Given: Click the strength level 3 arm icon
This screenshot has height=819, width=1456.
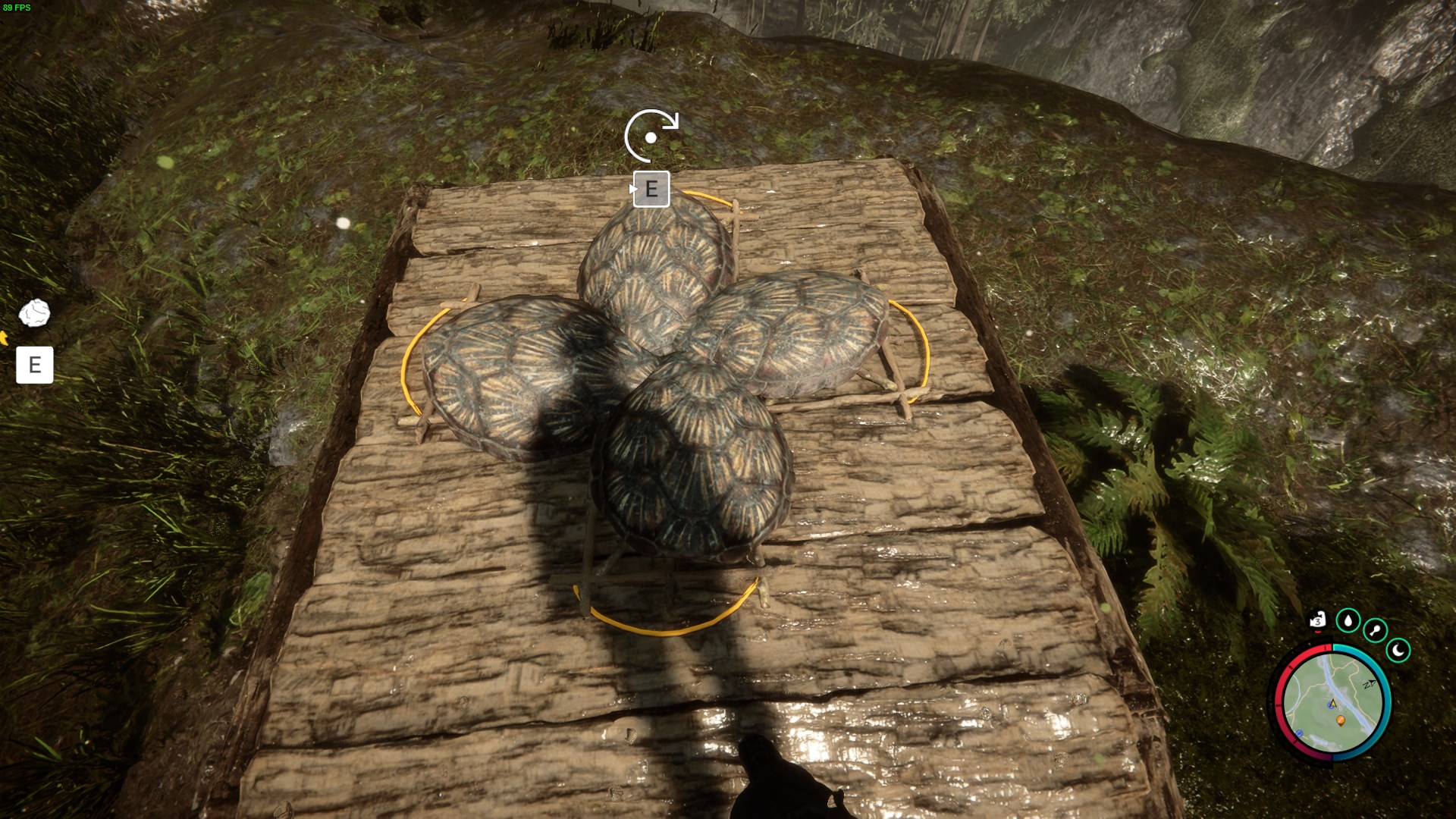Looking at the screenshot, I should tap(1318, 621).
